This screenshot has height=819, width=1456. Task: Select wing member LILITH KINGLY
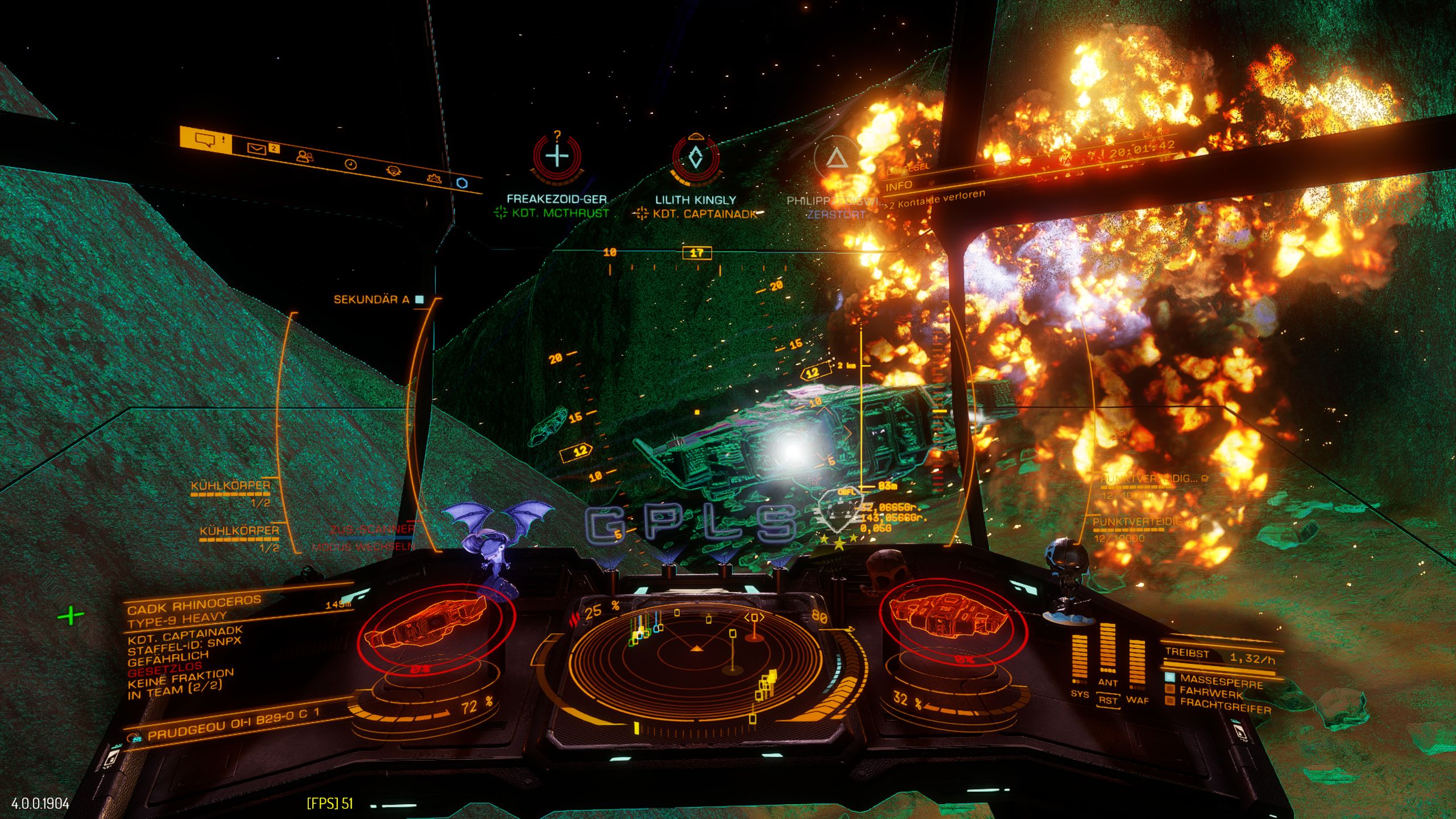click(x=695, y=158)
